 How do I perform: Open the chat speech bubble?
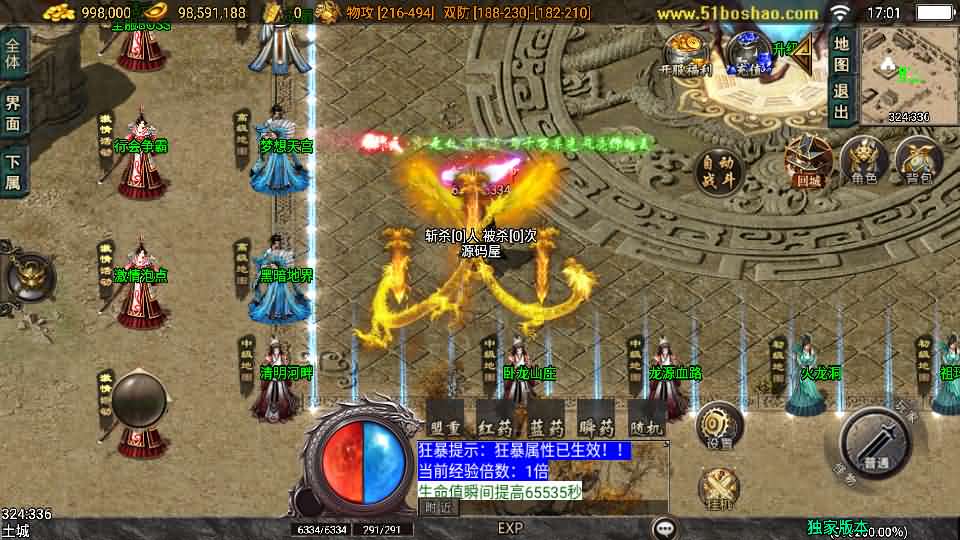(x=663, y=527)
